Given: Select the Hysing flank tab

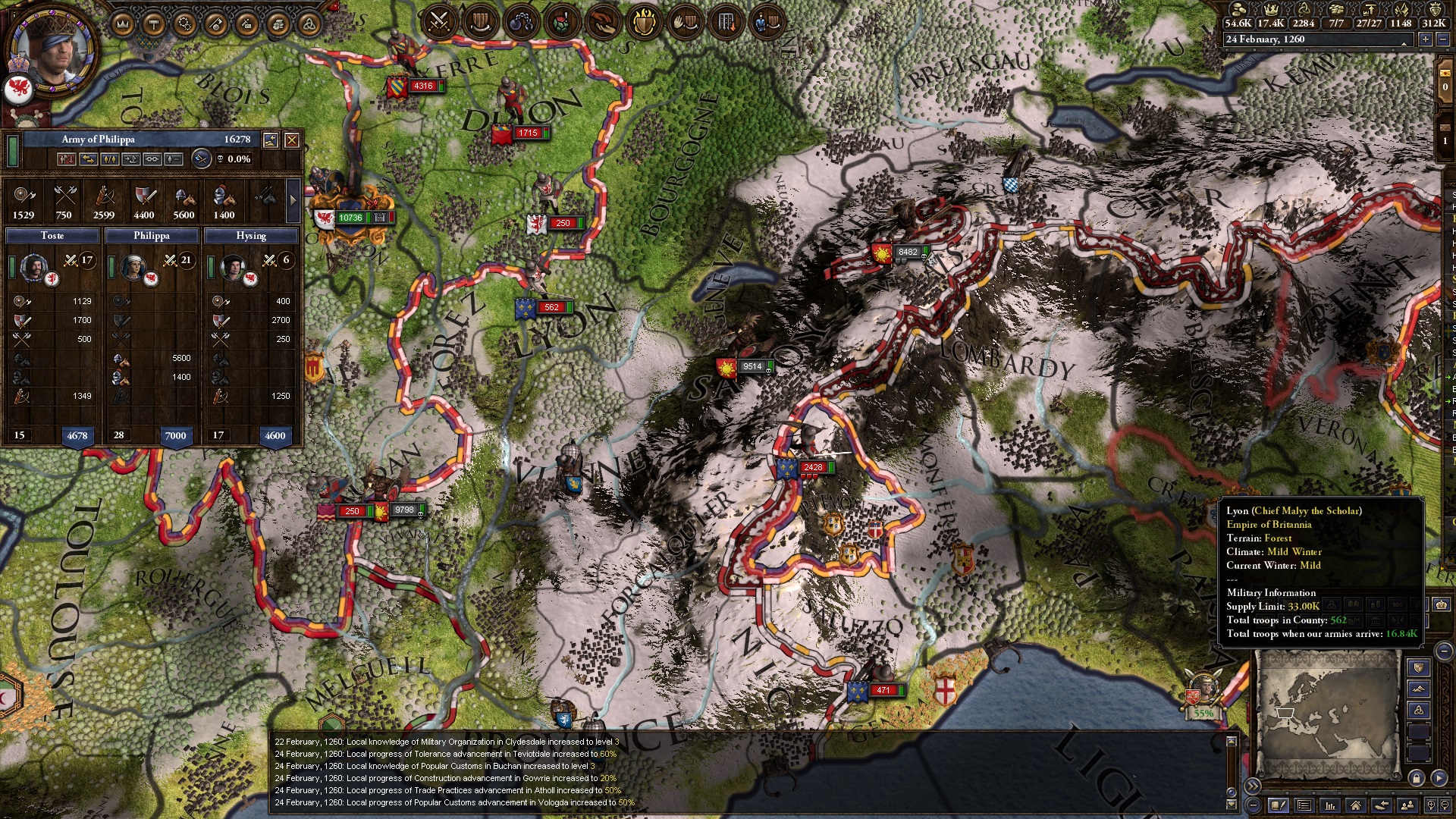Looking at the screenshot, I should pyautogui.click(x=253, y=236).
